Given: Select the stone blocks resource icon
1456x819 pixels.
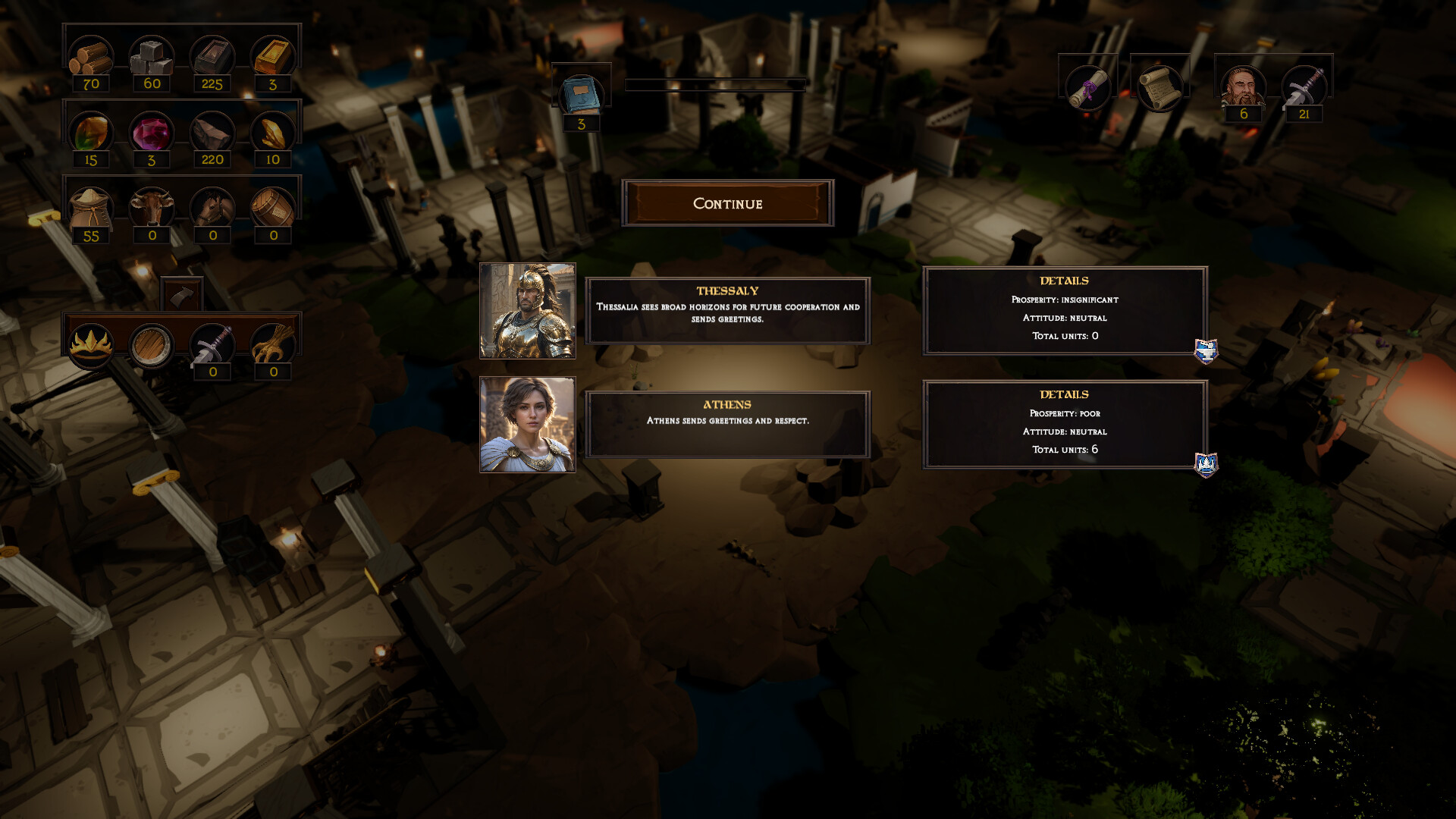Looking at the screenshot, I should (x=152, y=57).
